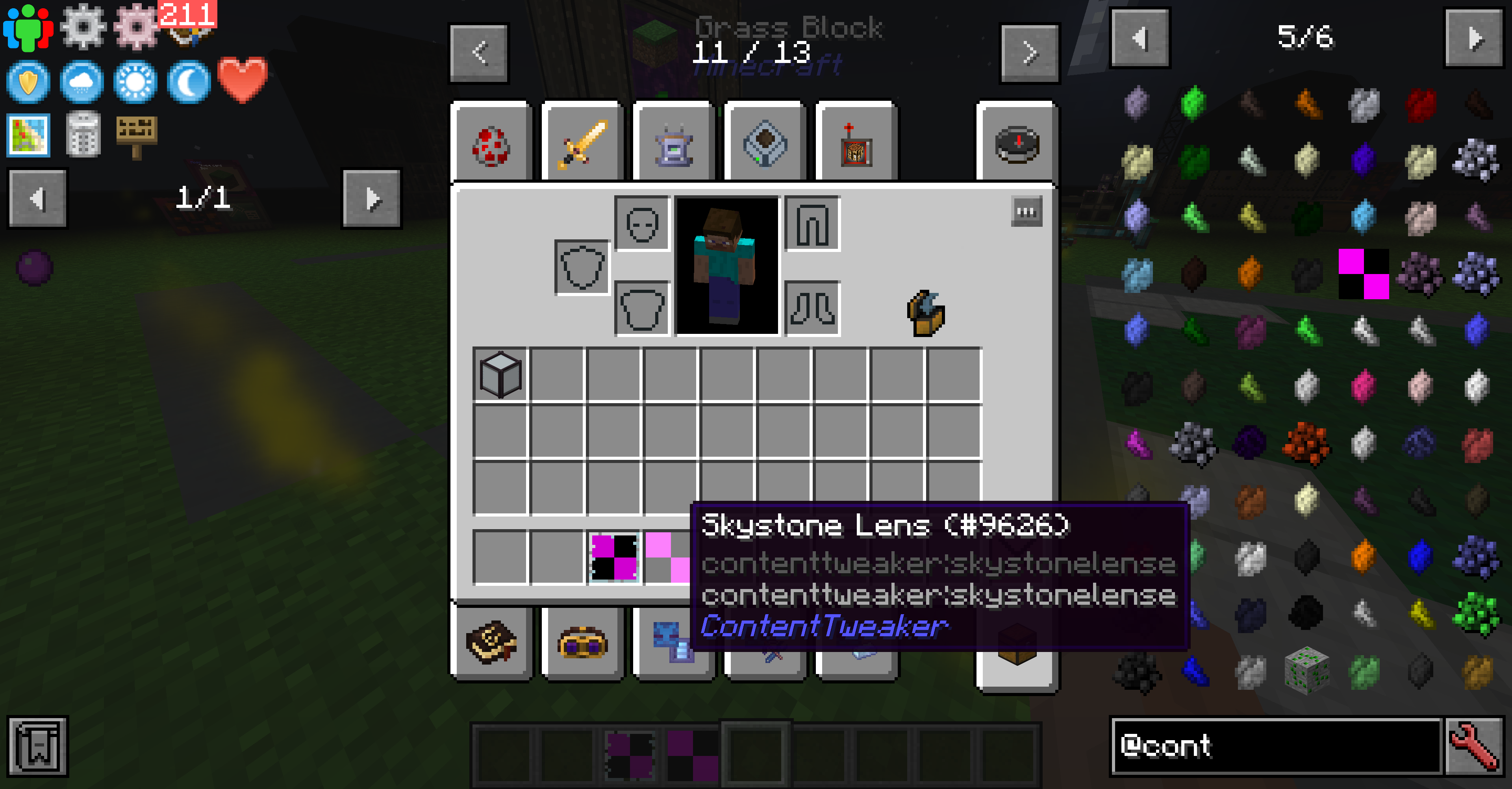This screenshot has height=789, width=1512.
Task: Toggle god mode with the shield icon
Action: pos(28,82)
